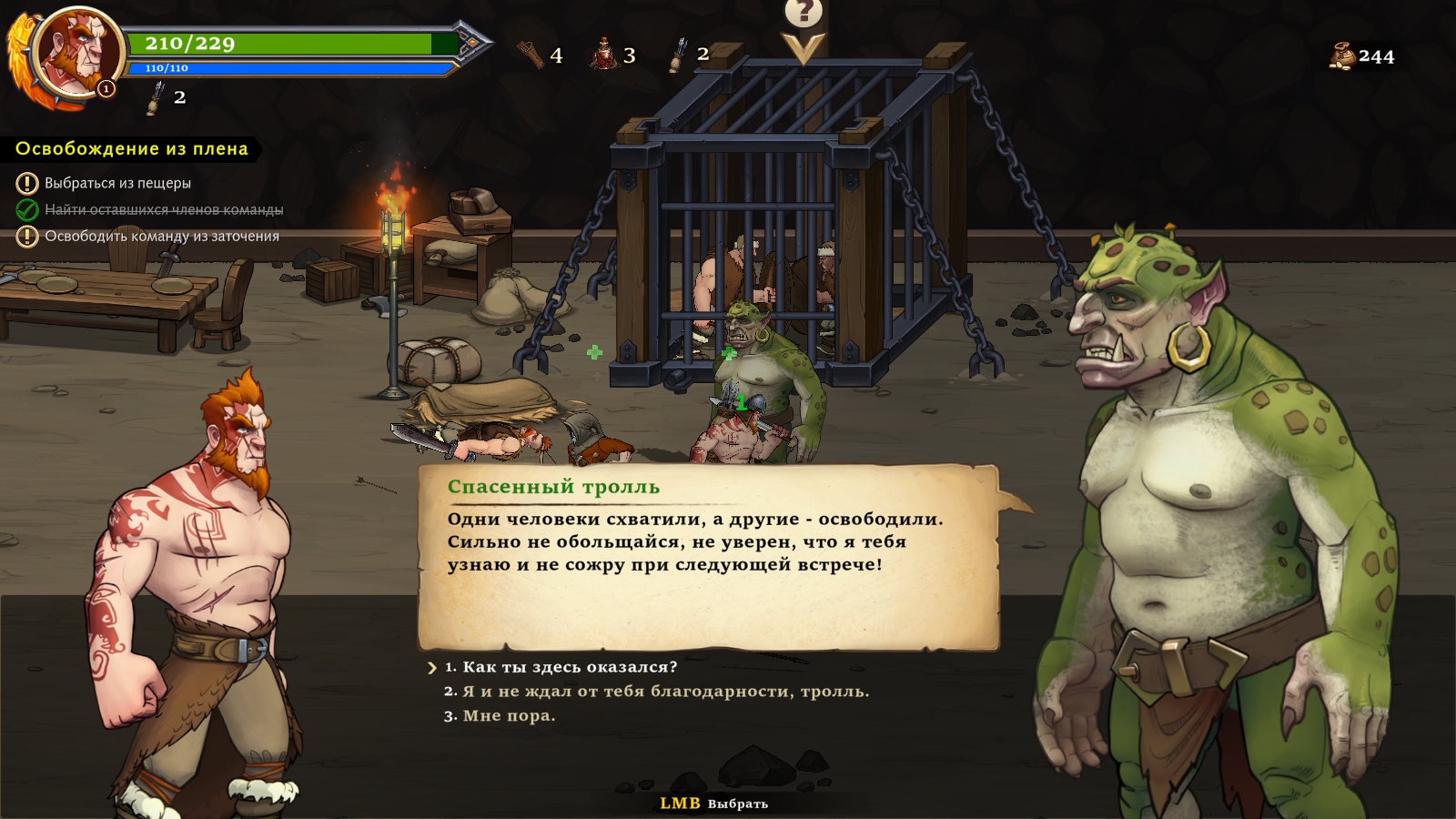Choose reply "Как ты здесь оказался?"
This screenshot has width=1456, height=819.
(570, 667)
